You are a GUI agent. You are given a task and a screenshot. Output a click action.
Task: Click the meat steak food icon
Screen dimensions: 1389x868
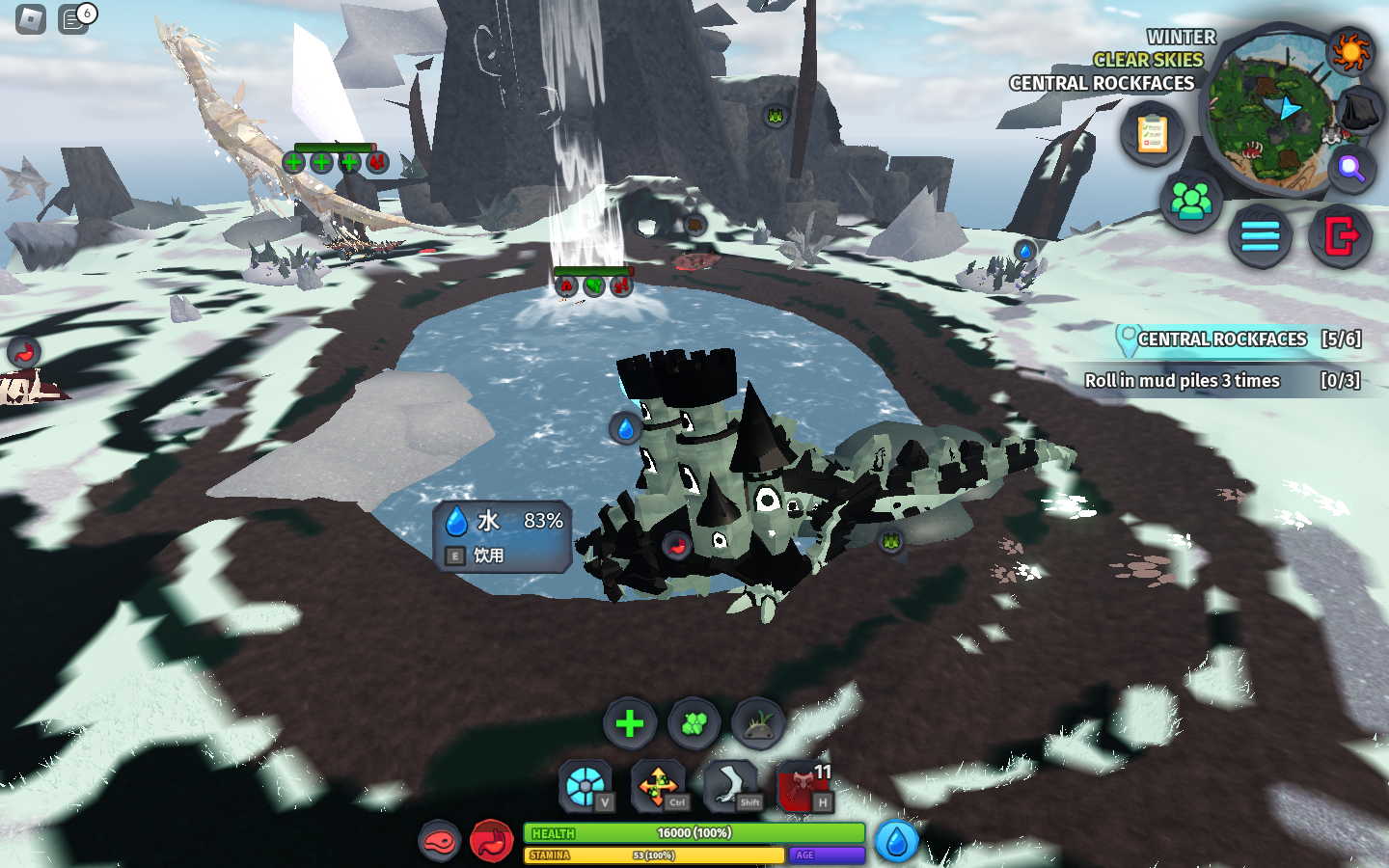click(440, 841)
